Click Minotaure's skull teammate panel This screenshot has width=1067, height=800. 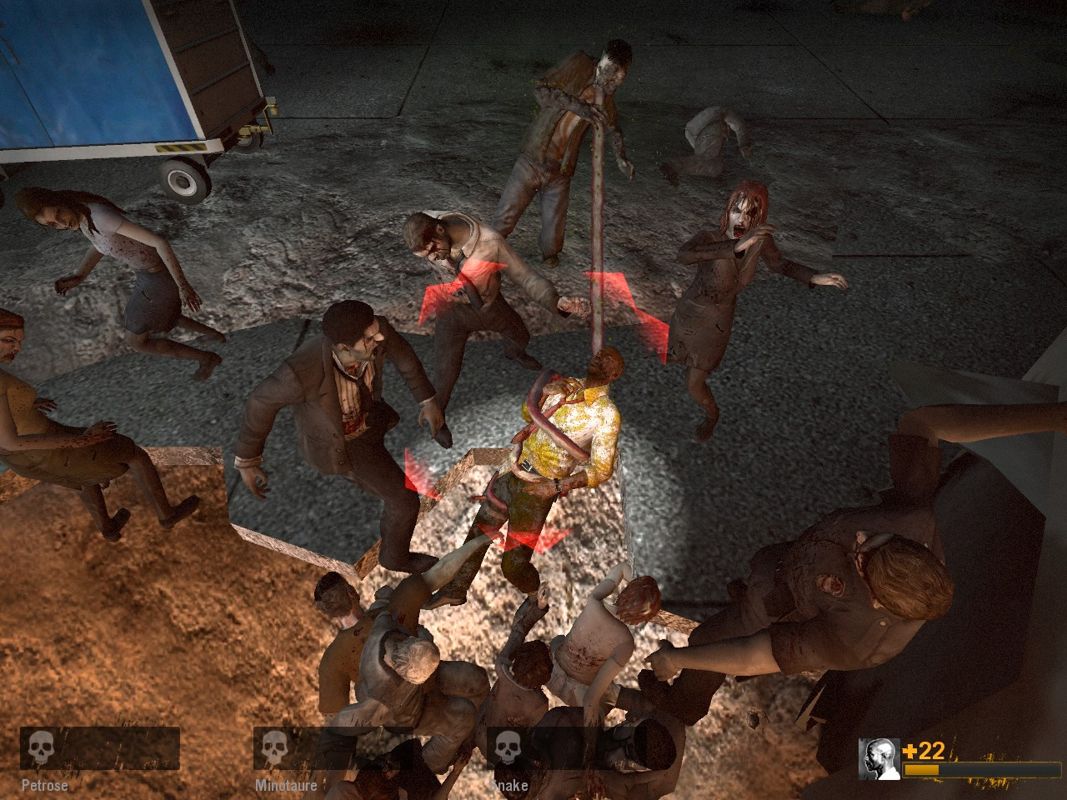[332, 748]
